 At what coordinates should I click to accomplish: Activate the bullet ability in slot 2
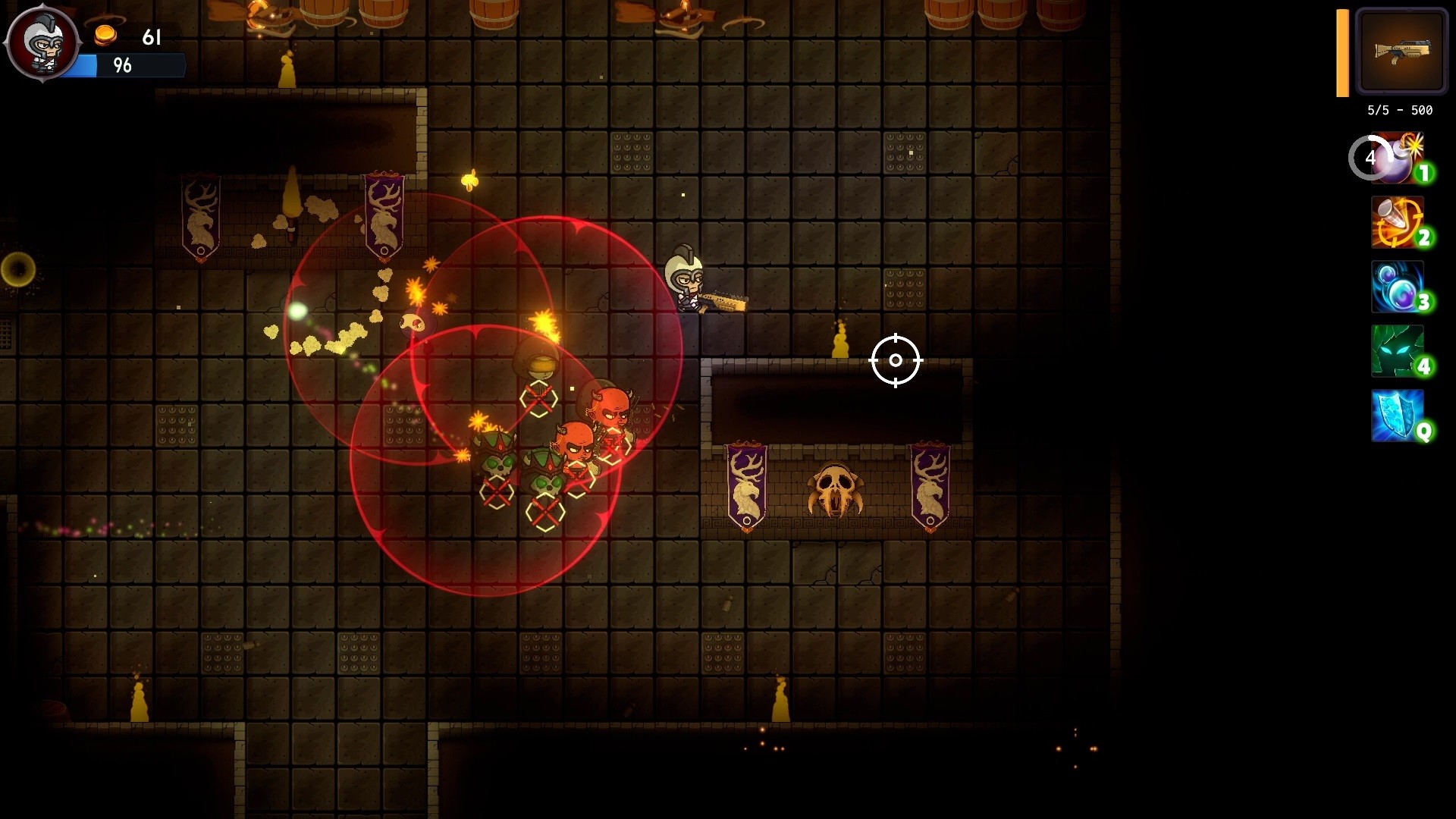[x=1398, y=222]
